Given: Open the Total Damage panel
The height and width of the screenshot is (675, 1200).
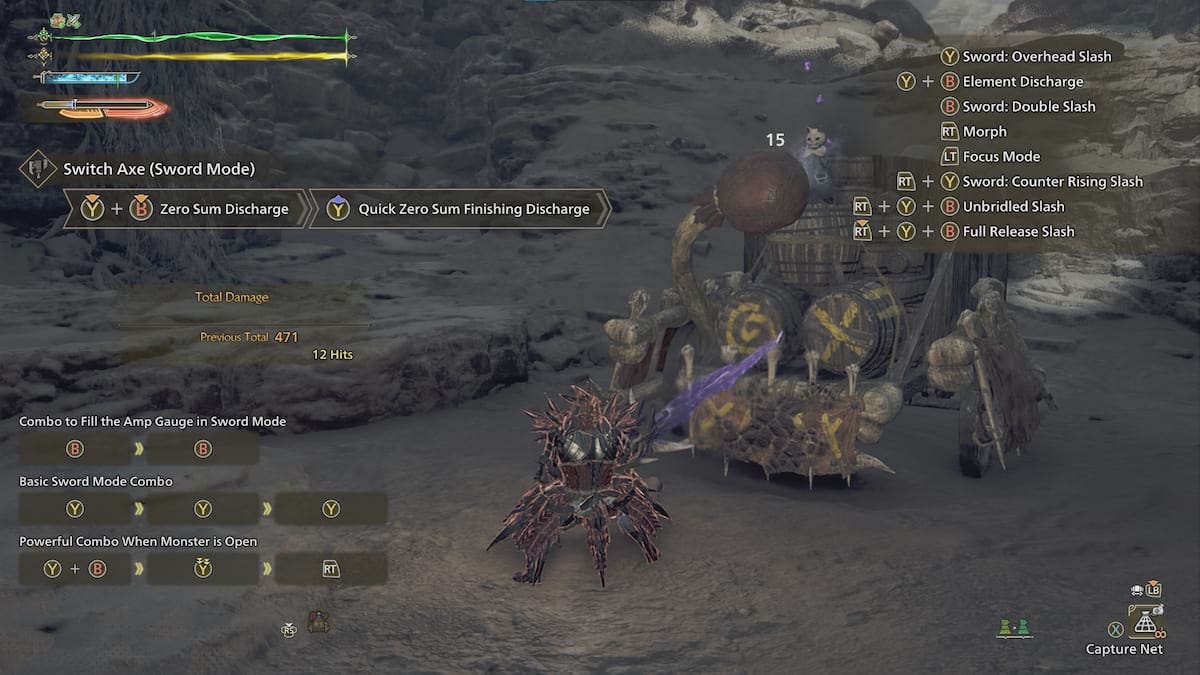Looking at the screenshot, I should pos(232,297).
